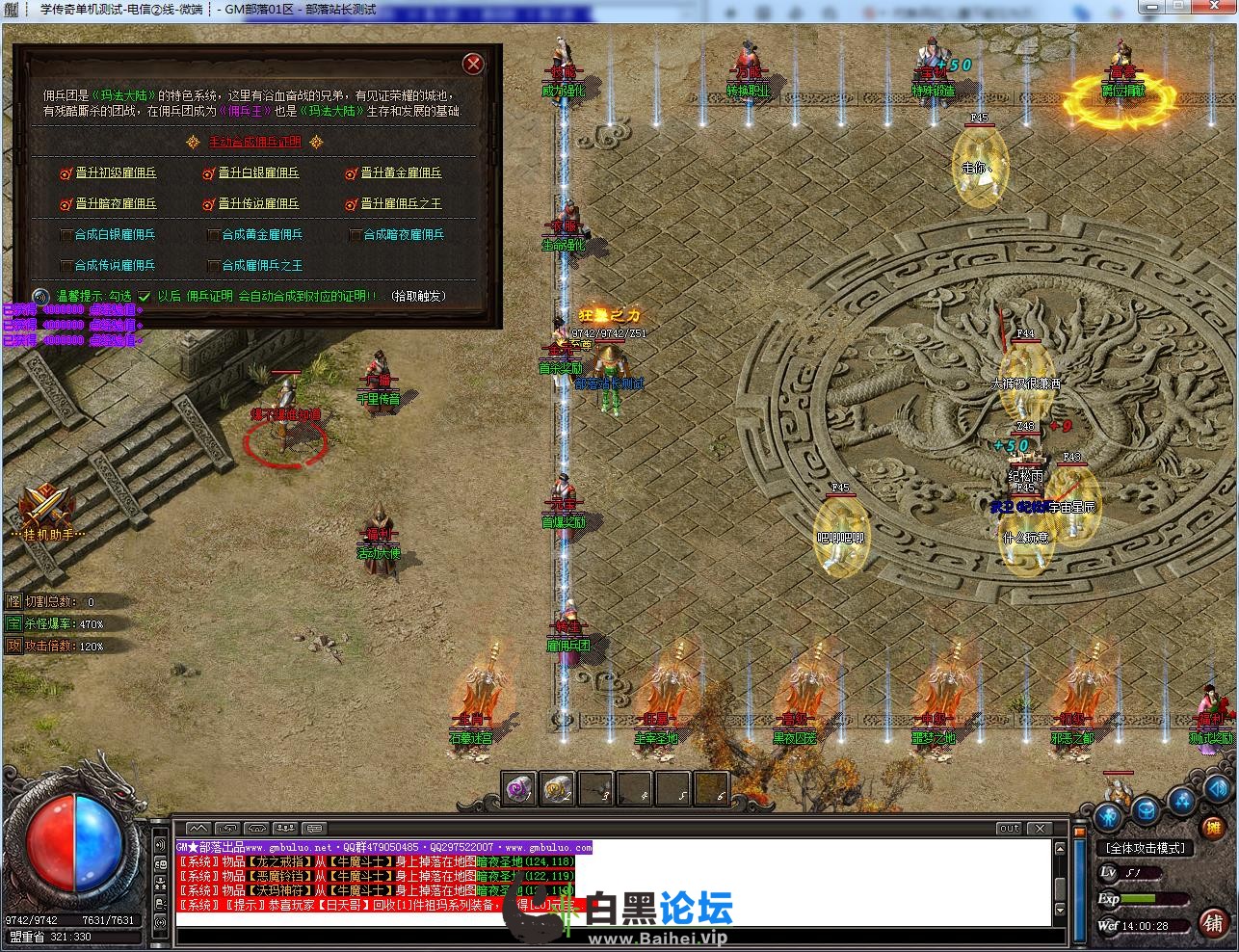The image size is (1239, 952).
Task: Tick the 合成白银雇佣兵 checkbox
Action: tap(66, 235)
